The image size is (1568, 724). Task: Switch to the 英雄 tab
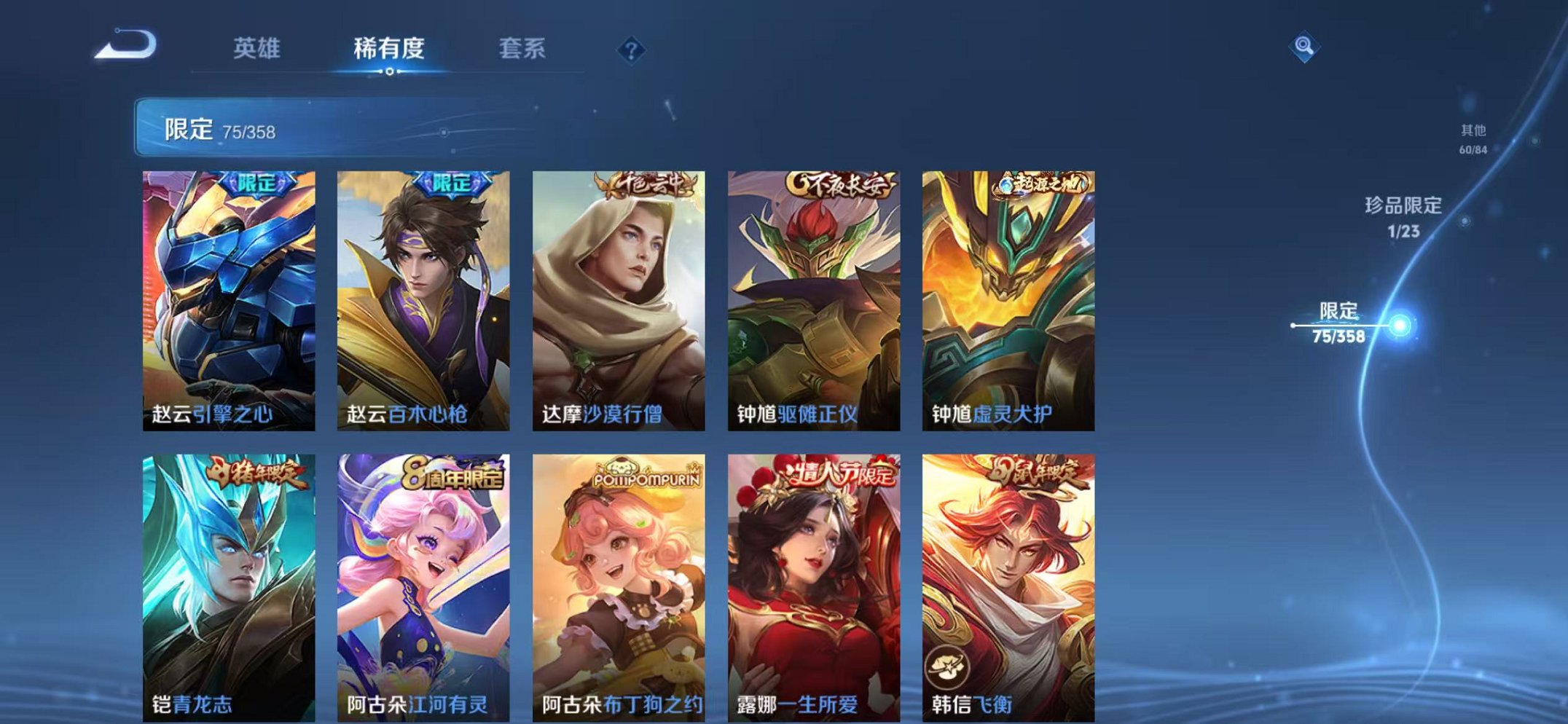pos(259,47)
